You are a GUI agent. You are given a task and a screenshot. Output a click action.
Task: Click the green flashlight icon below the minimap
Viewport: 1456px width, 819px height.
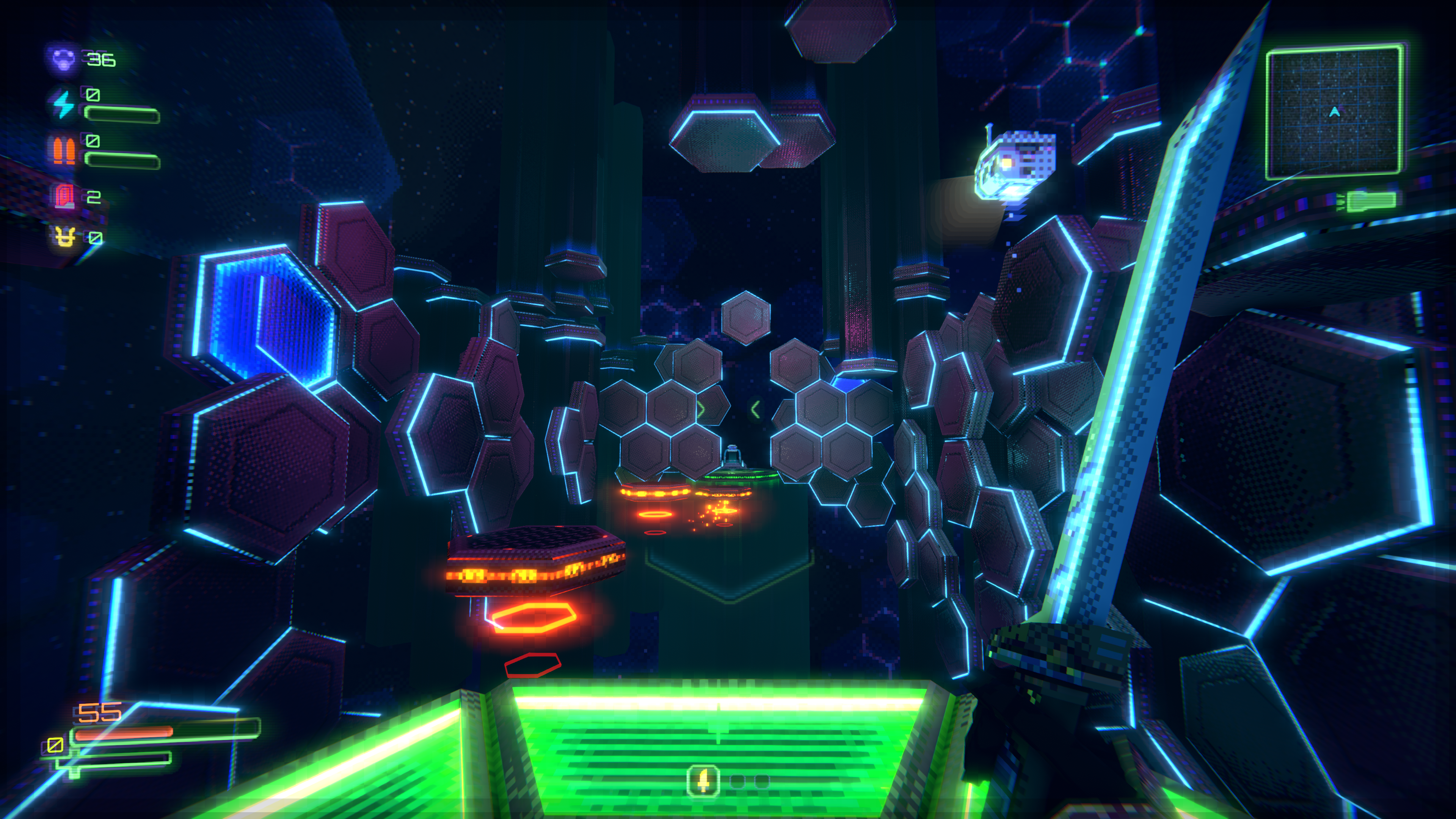[x=1370, y=201]
